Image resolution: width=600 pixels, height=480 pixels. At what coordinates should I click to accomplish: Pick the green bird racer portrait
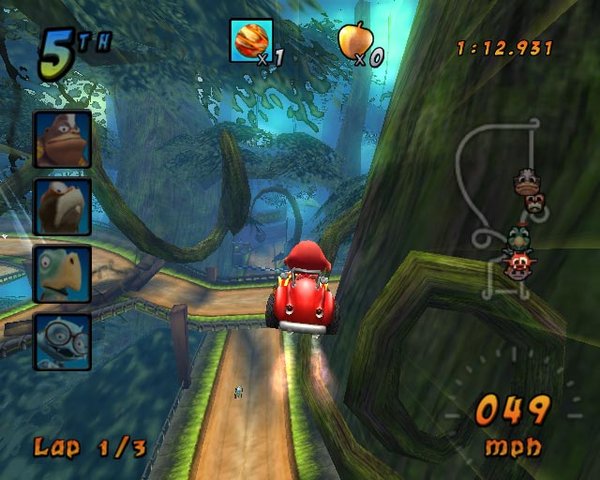(x=63, y=273)
